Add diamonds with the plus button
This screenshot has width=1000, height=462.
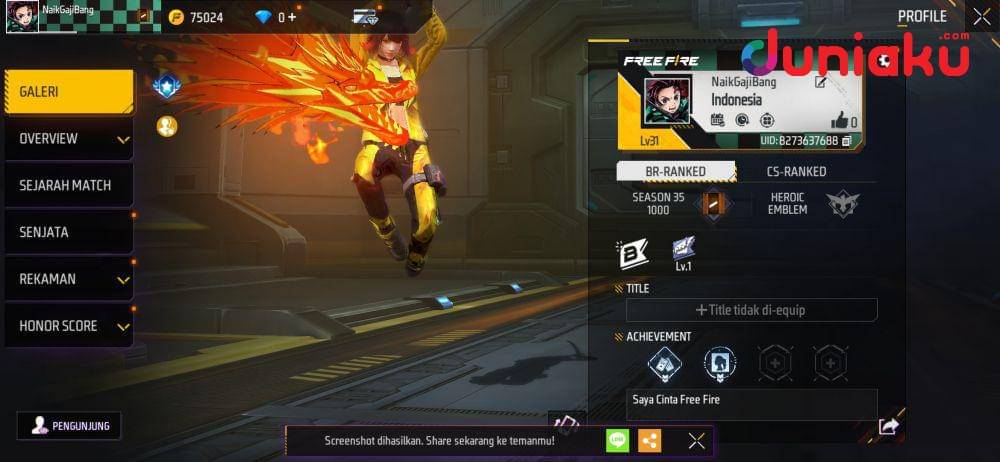click(291, 17)
